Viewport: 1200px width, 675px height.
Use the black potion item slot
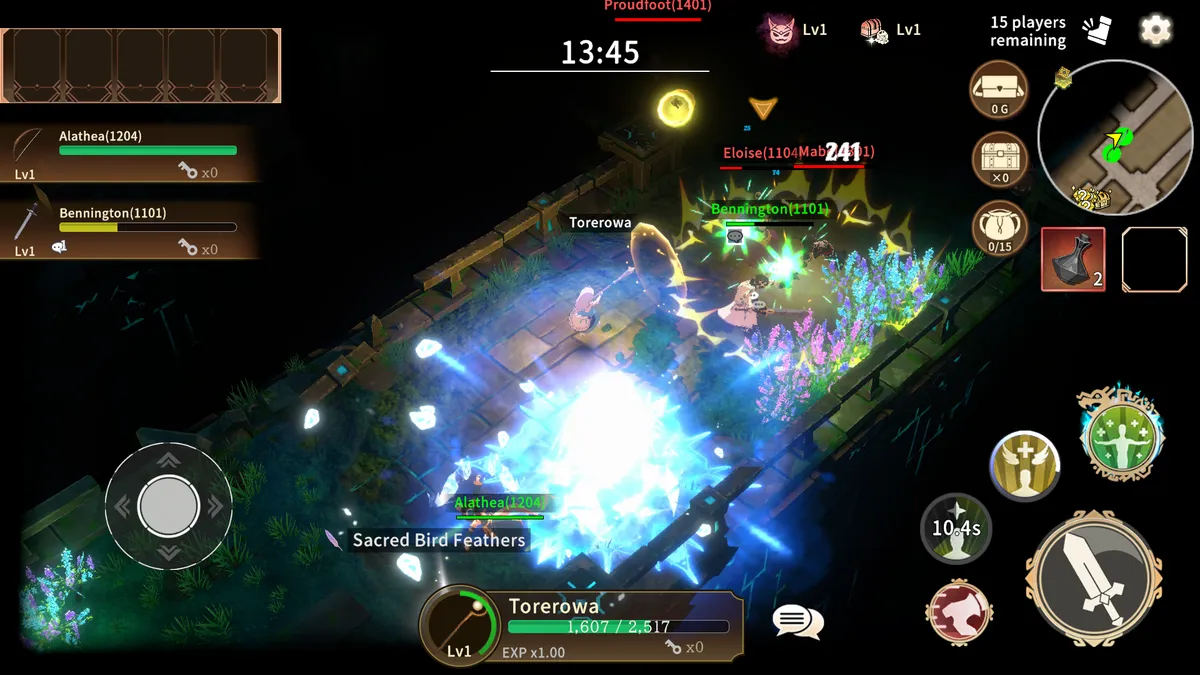(x=1073, y=259)
